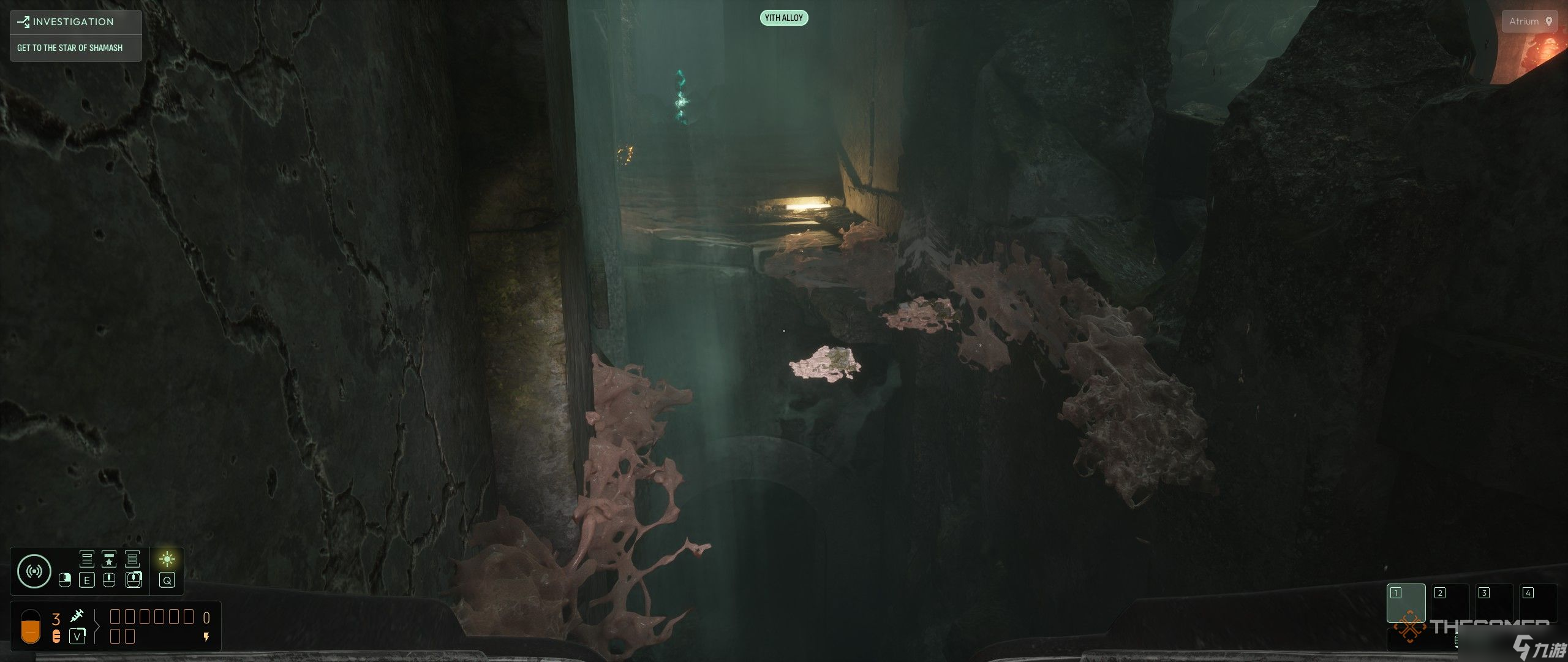Click the glowing sun flare Q ability icon
Viewport: 1568px width, 662px height.
pyautogui.click(x=167, y=559)
